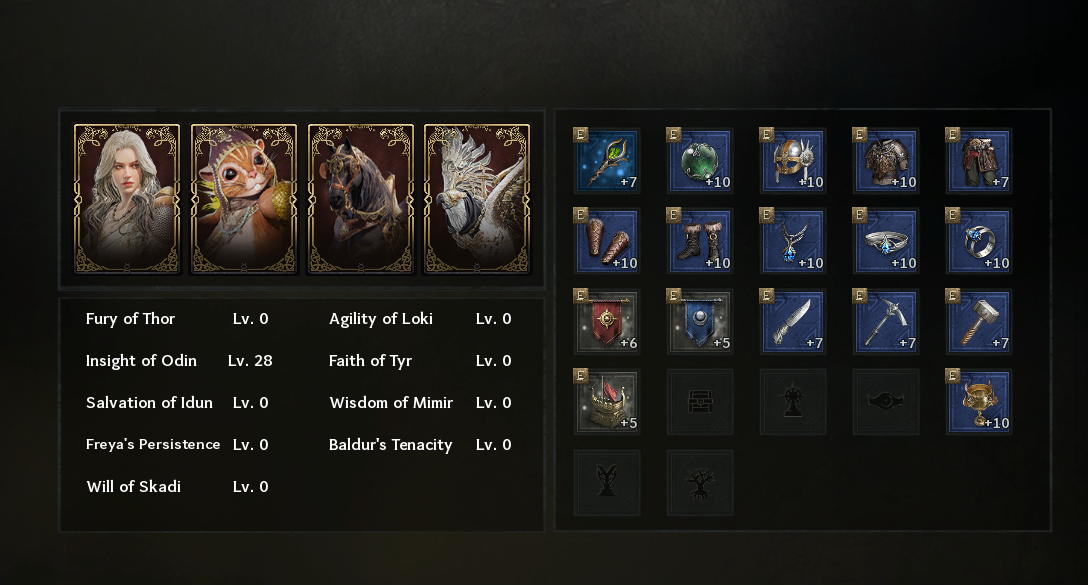The height and width of the screenshot is (585, 1088).
Task: Select the white-haired woman character card
Action: (127, 198)
